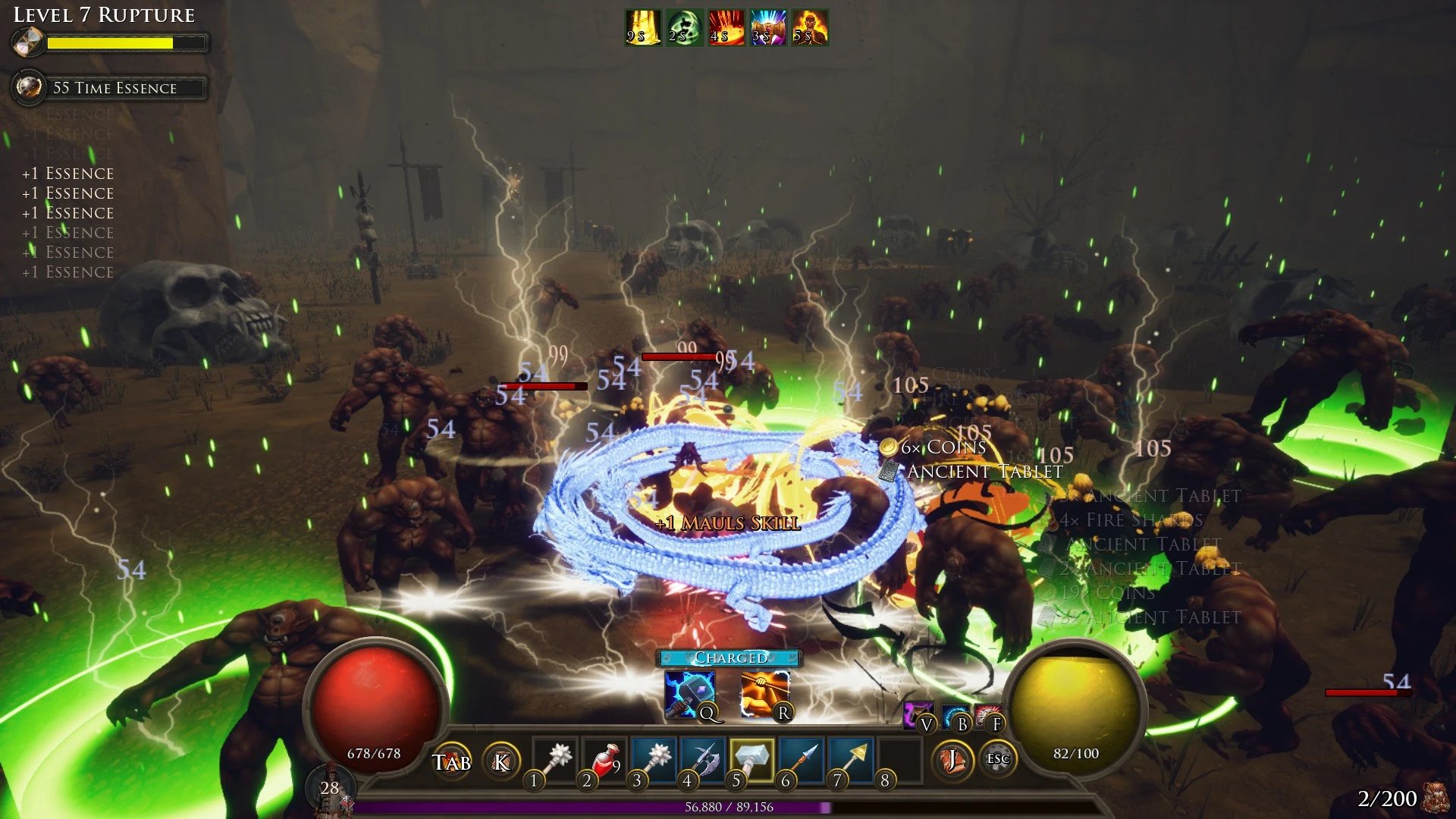The image size is (1456, 819).
Task: Trigger the red F ability
Action: tap(988, 715)
